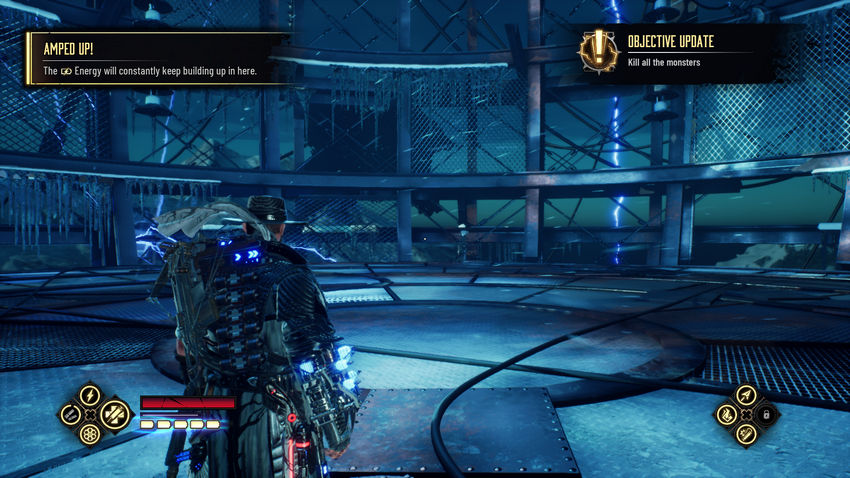
Task: Select the bullets ammo icon
Action: pos(69,414)
